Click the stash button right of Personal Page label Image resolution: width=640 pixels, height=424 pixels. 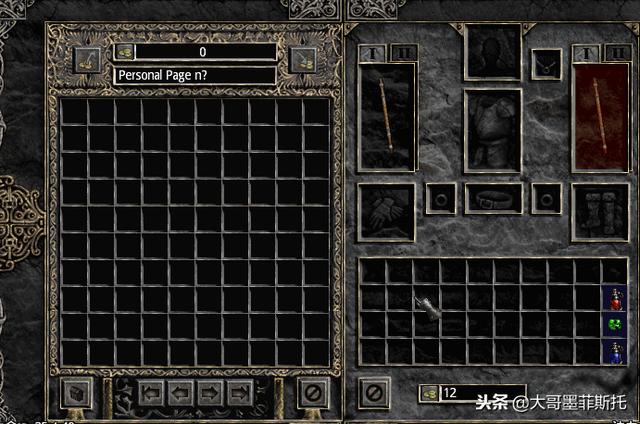pyautogui.click(x=302, y=61)
